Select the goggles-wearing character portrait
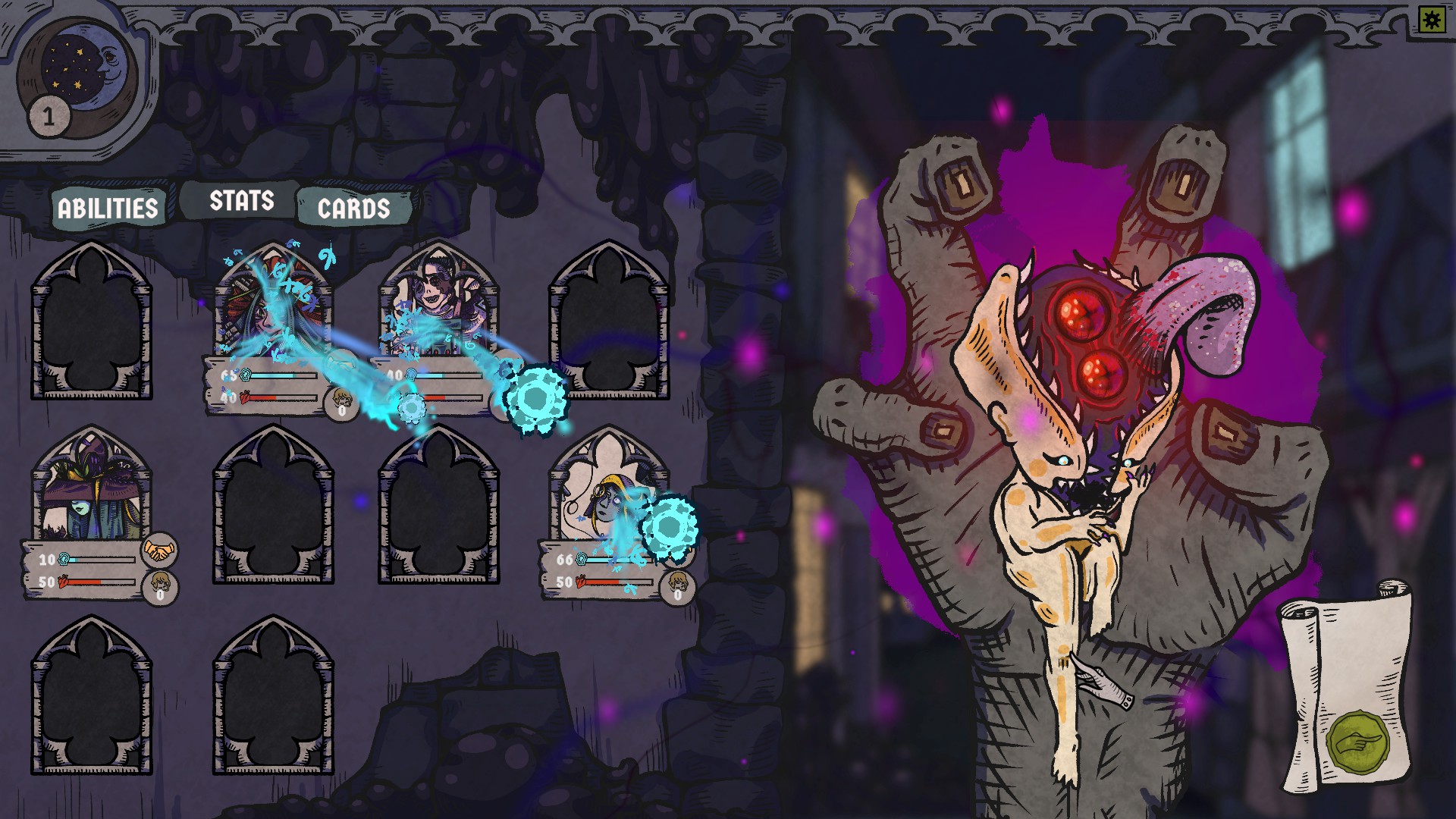 [x=439, y=303]
